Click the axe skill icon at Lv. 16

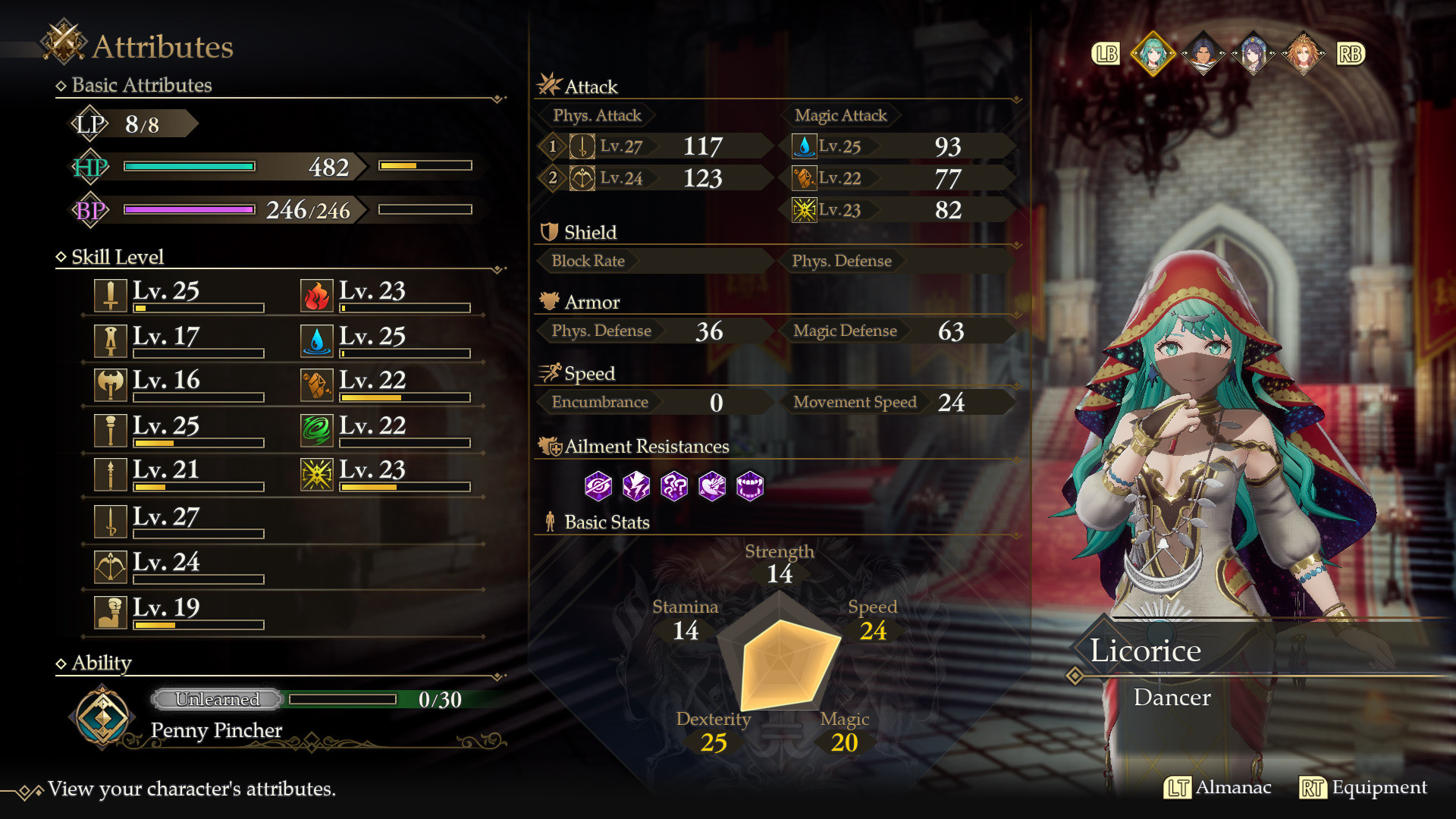[x=111, y=384]
